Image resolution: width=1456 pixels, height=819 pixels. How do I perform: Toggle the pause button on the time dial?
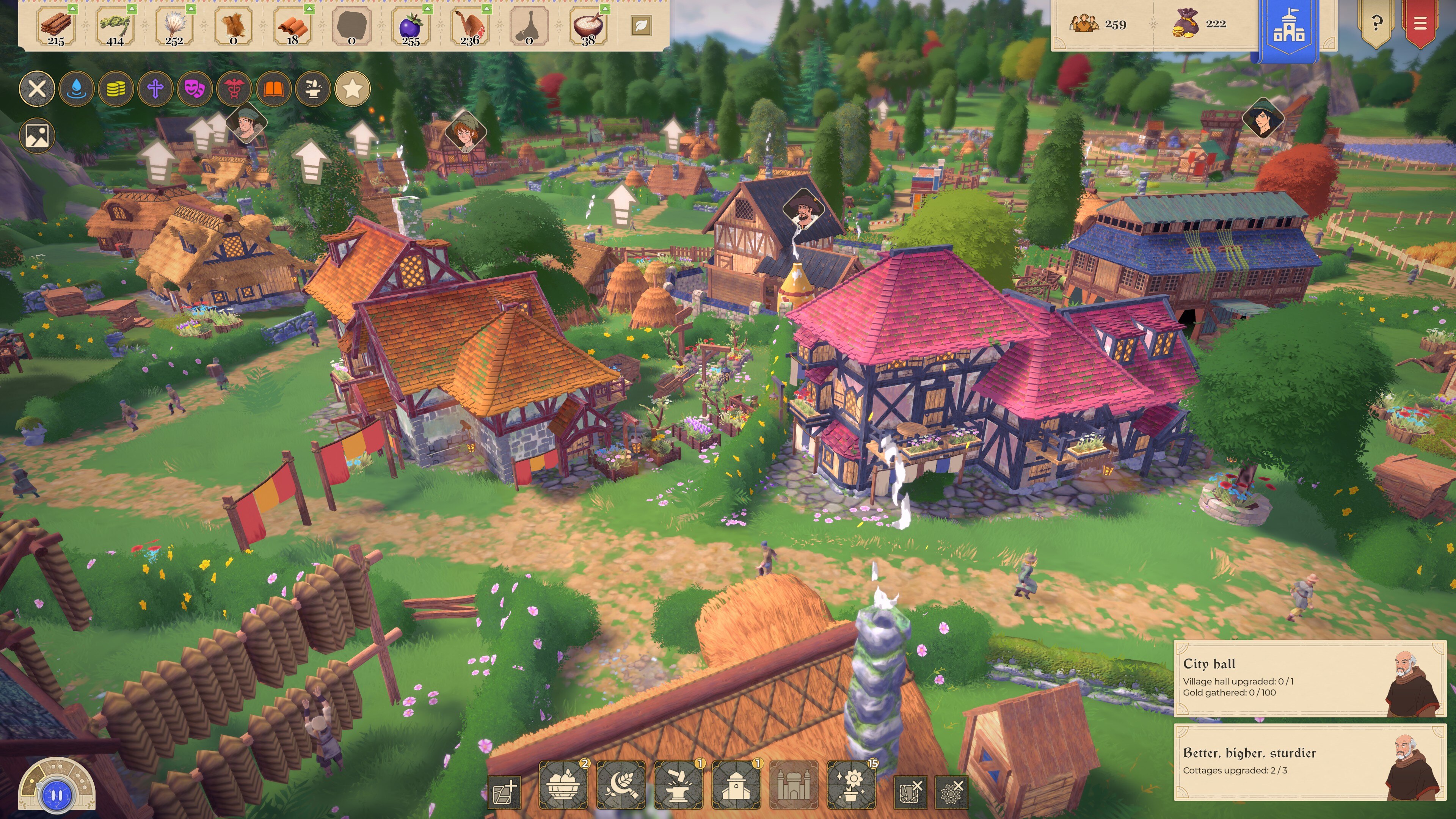(x=56, y=795)
